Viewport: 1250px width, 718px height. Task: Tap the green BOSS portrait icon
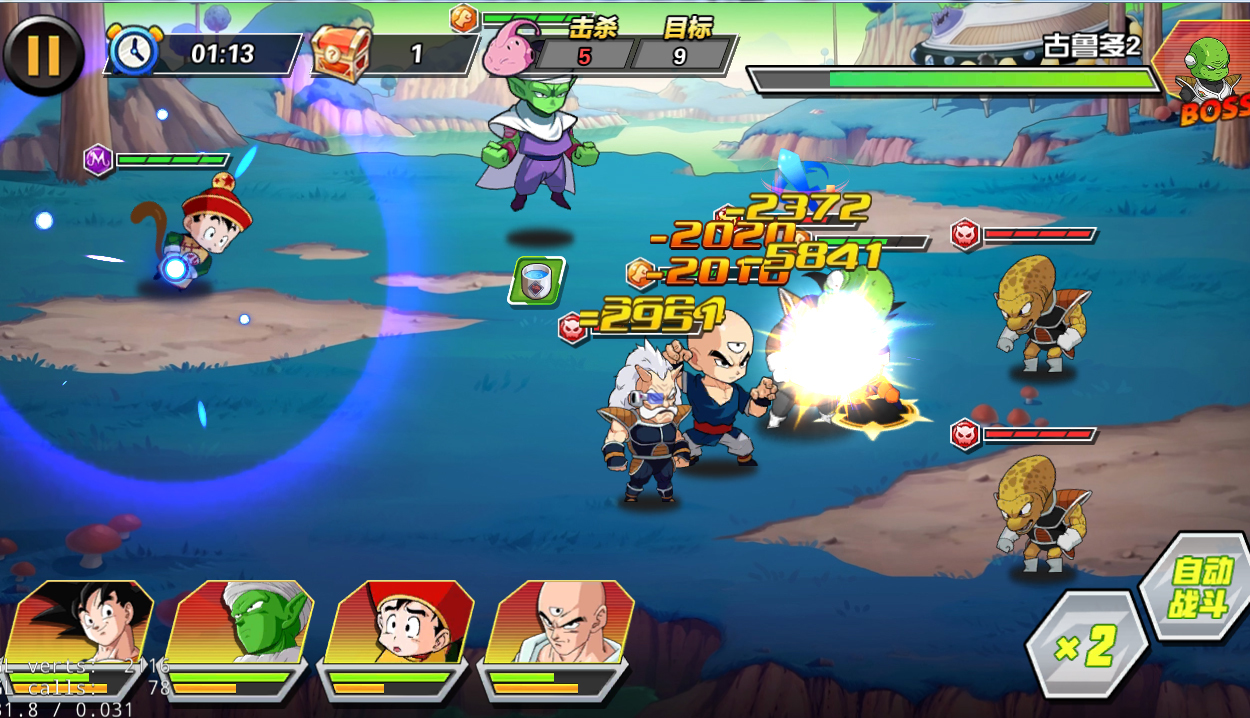point(1205,70)
